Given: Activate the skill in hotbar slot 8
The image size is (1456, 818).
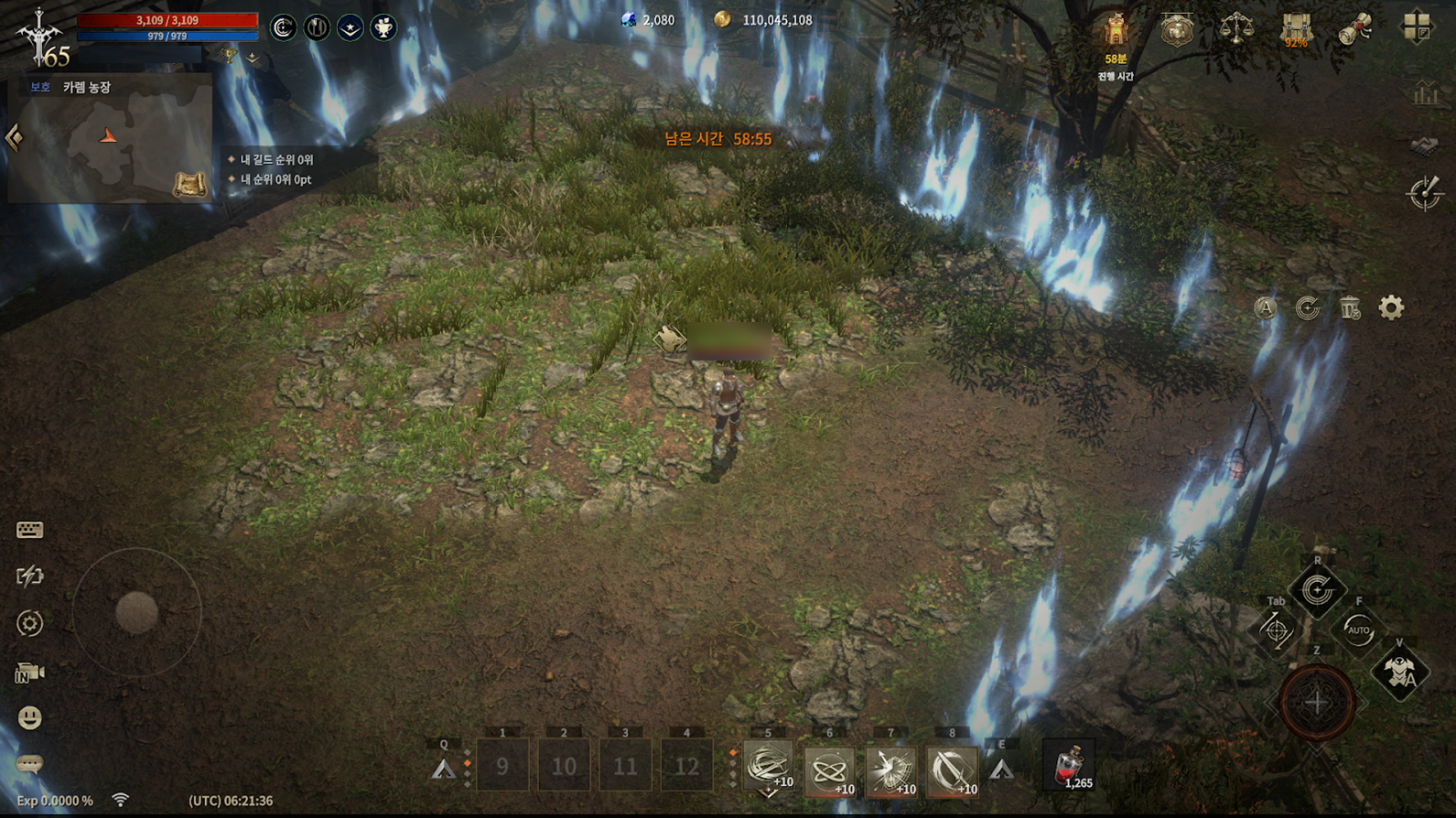Looking at the screenshot, I should point(952,769).
